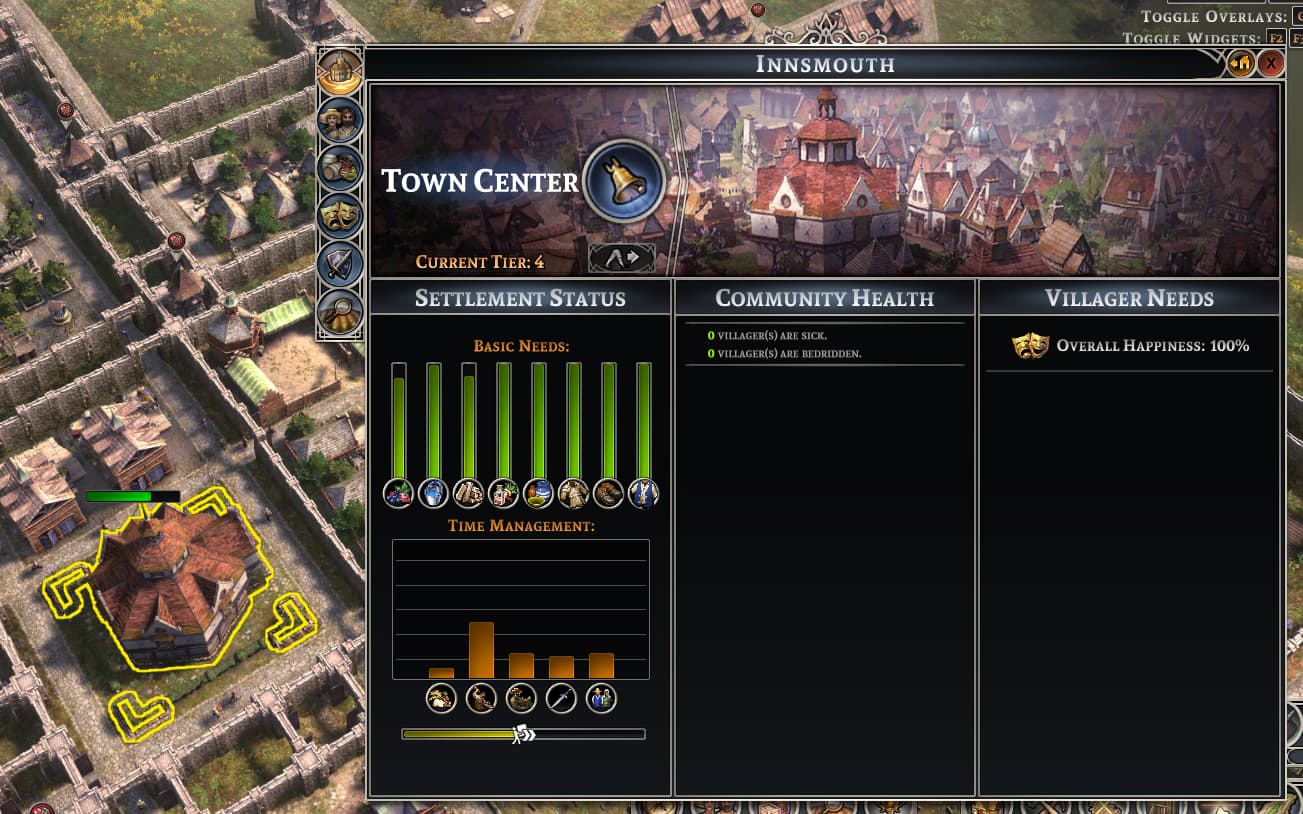The height and width of the screenshot is (814, 1303).
Task: Switch to the resources and goods tab
Action: tap(340, 168)
